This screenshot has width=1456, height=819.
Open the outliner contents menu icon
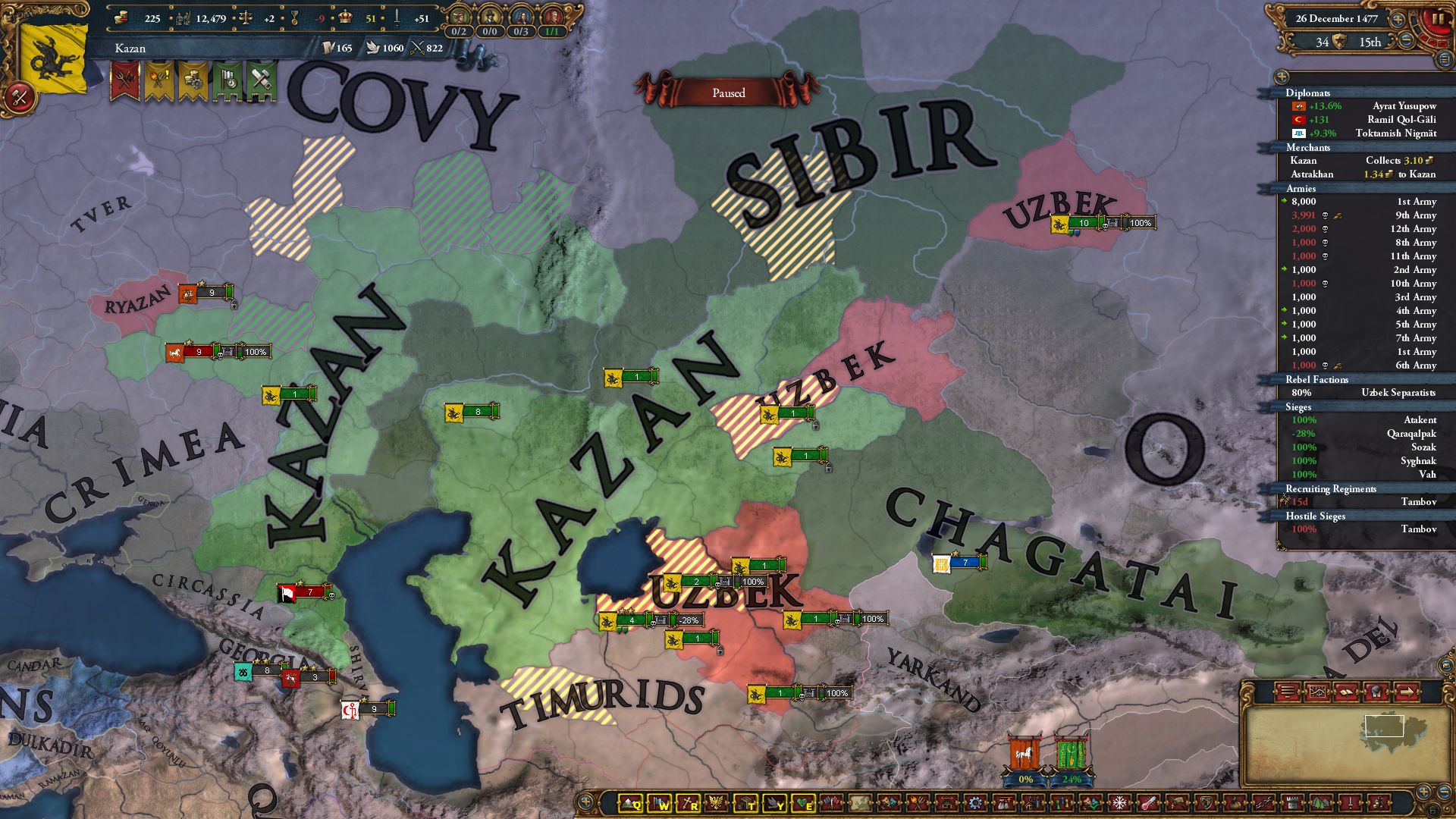pyautogui.click(x=1444, y=60)
